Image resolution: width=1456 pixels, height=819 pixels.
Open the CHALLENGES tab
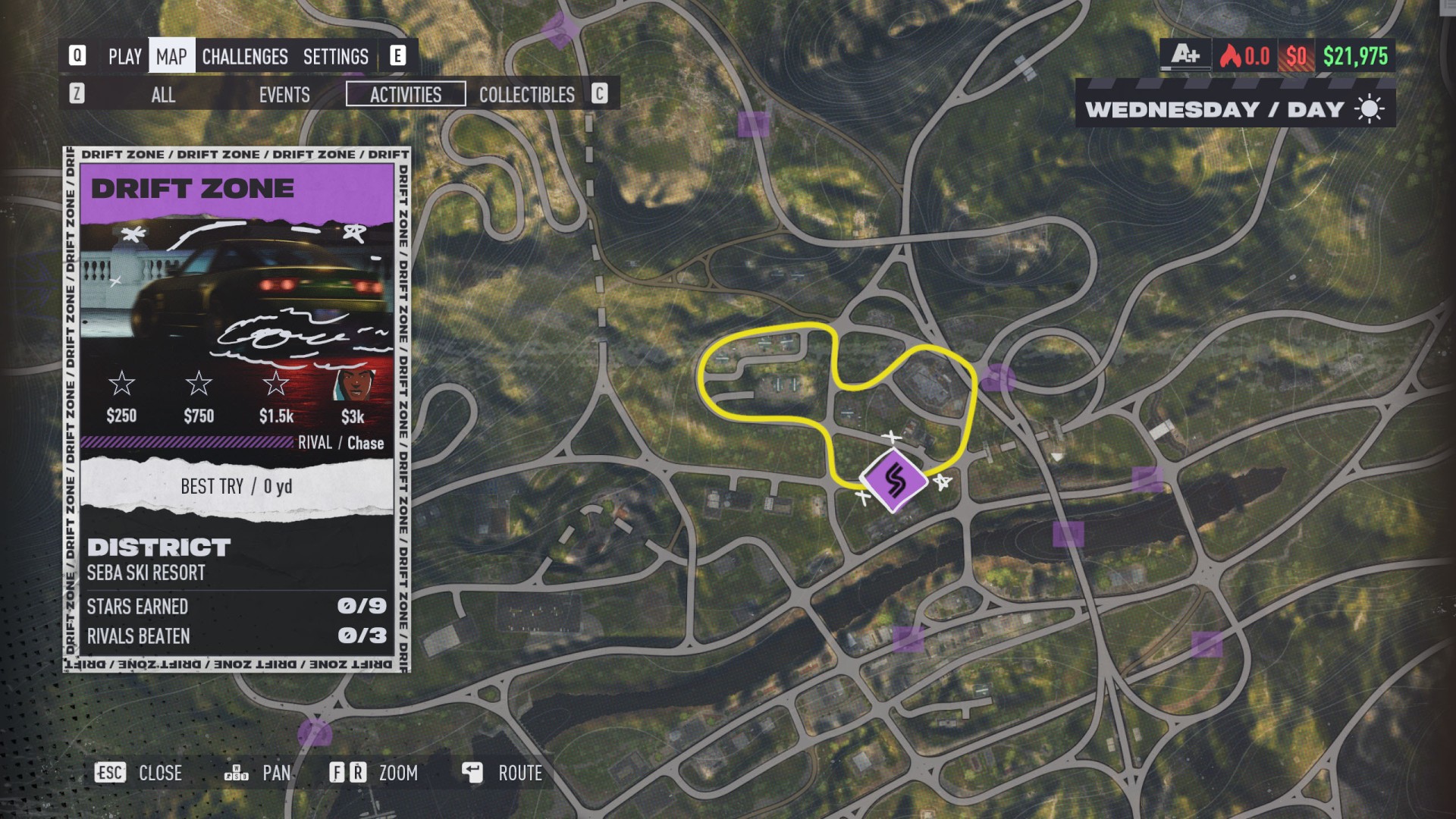pyautogui.click(x=245, y=57)
